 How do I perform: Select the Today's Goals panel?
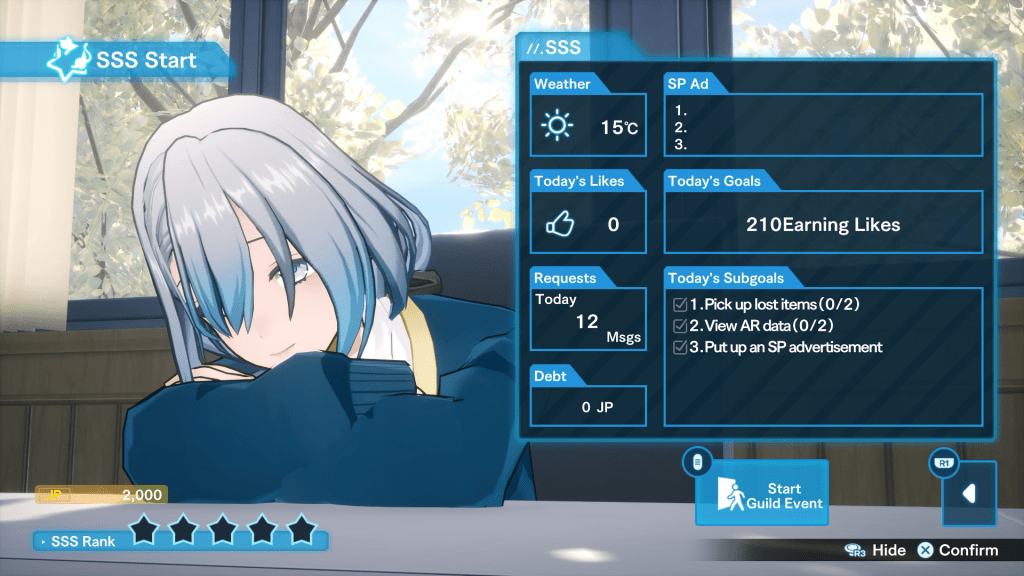click(823, 224)
